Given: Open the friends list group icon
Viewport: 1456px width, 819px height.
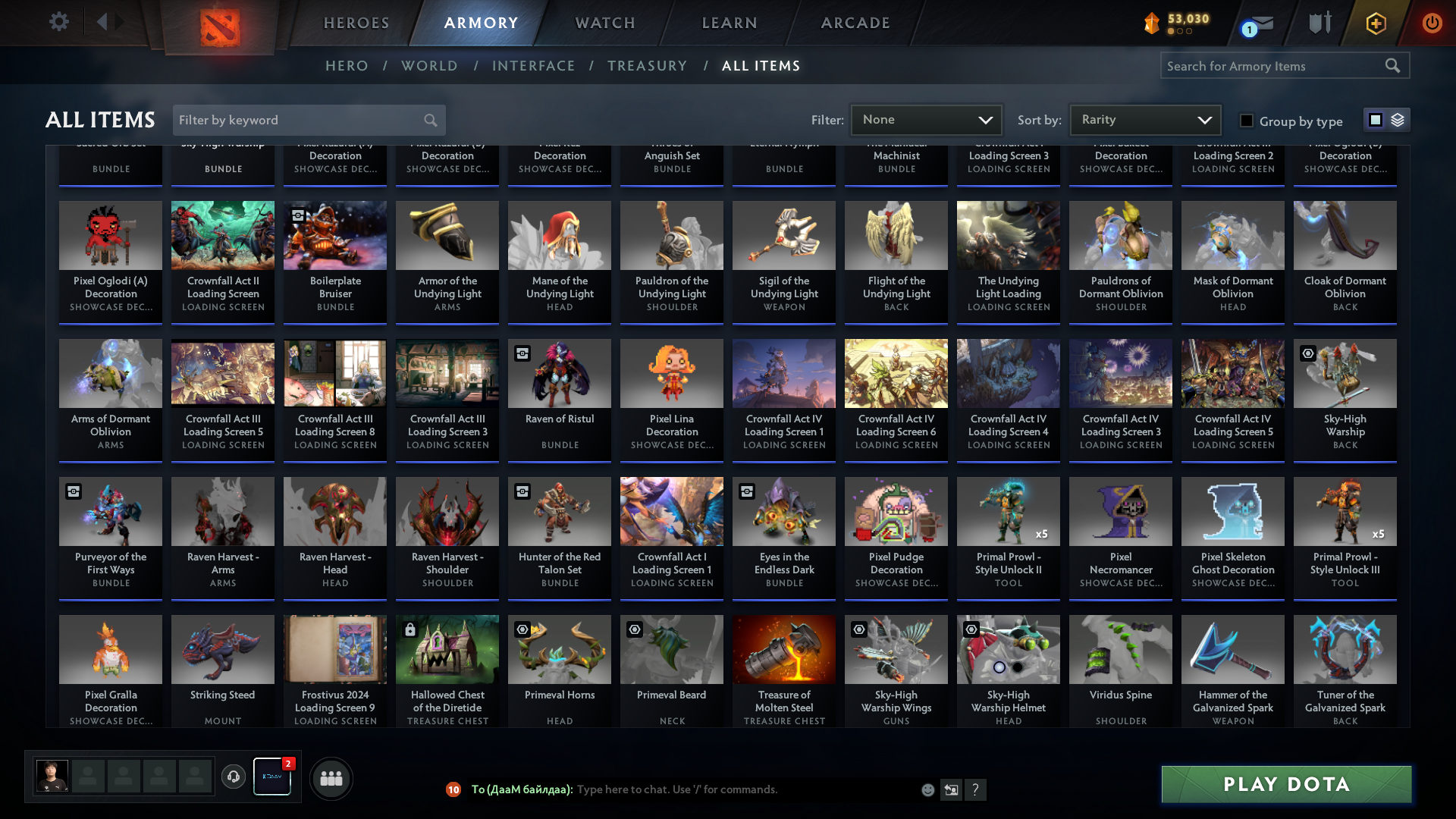Looking at the screenshot, I should pyautogui.click(x=331, y=778).
